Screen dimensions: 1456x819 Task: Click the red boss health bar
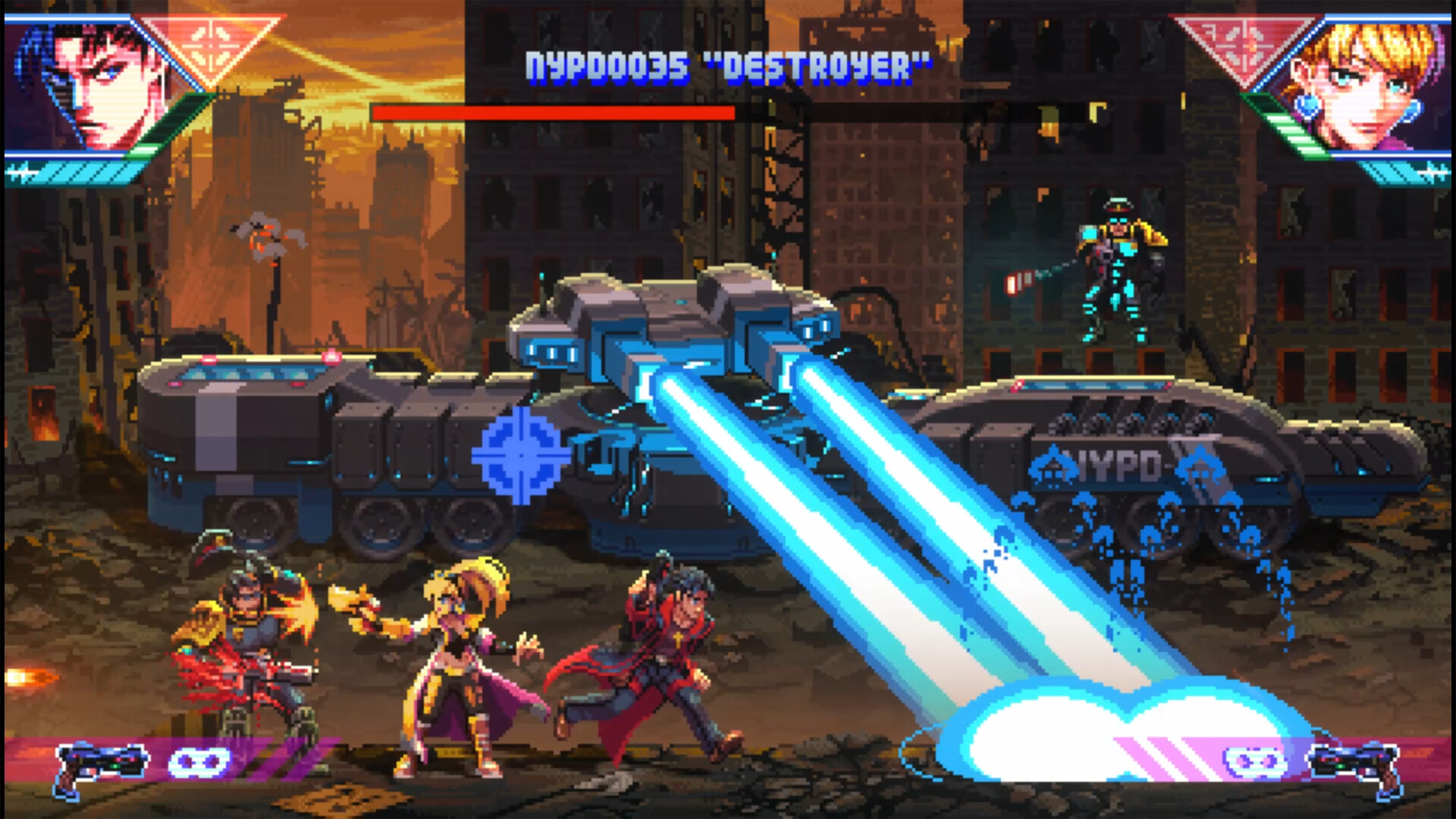click(x=552, y=112)
